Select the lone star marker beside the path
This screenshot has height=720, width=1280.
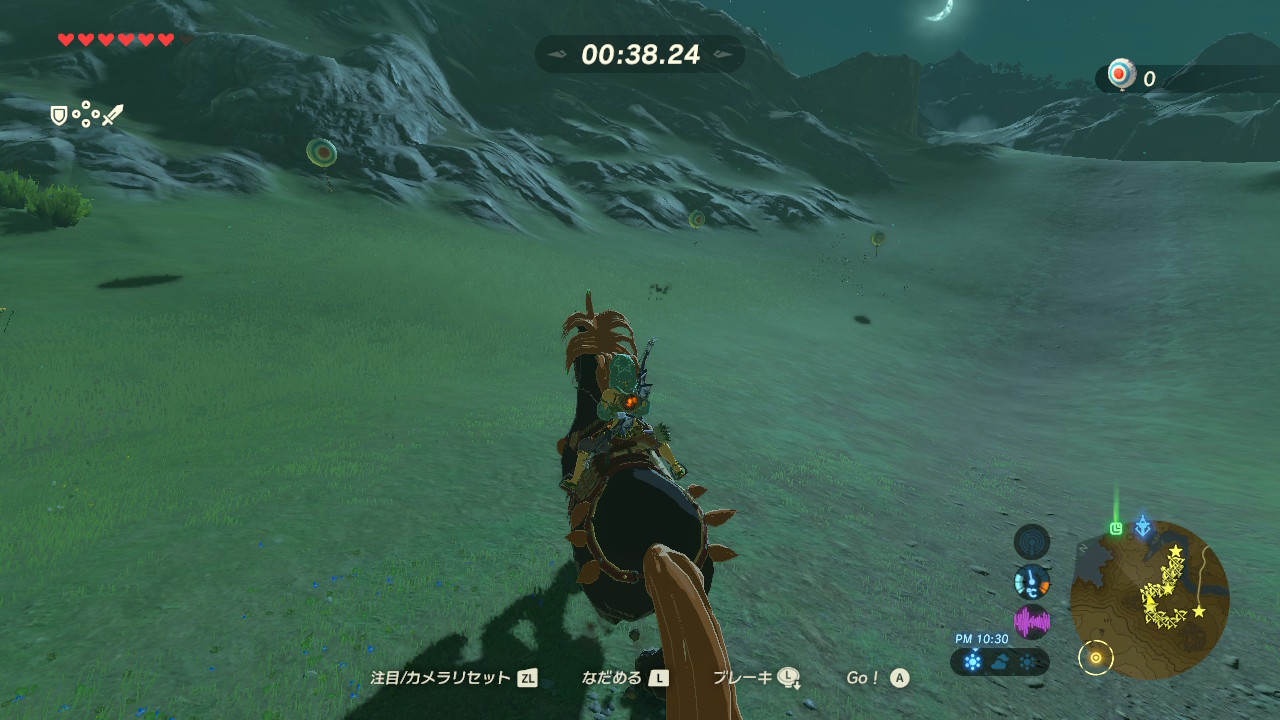click(1198, 611)
